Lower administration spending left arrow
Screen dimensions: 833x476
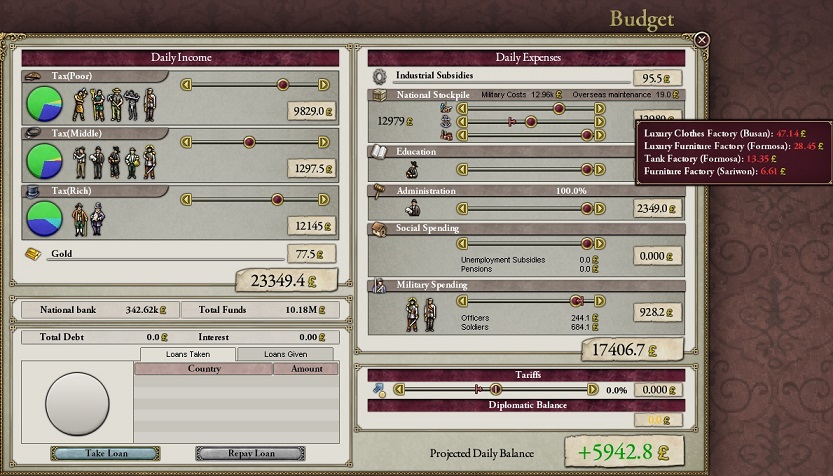(463, 208)
